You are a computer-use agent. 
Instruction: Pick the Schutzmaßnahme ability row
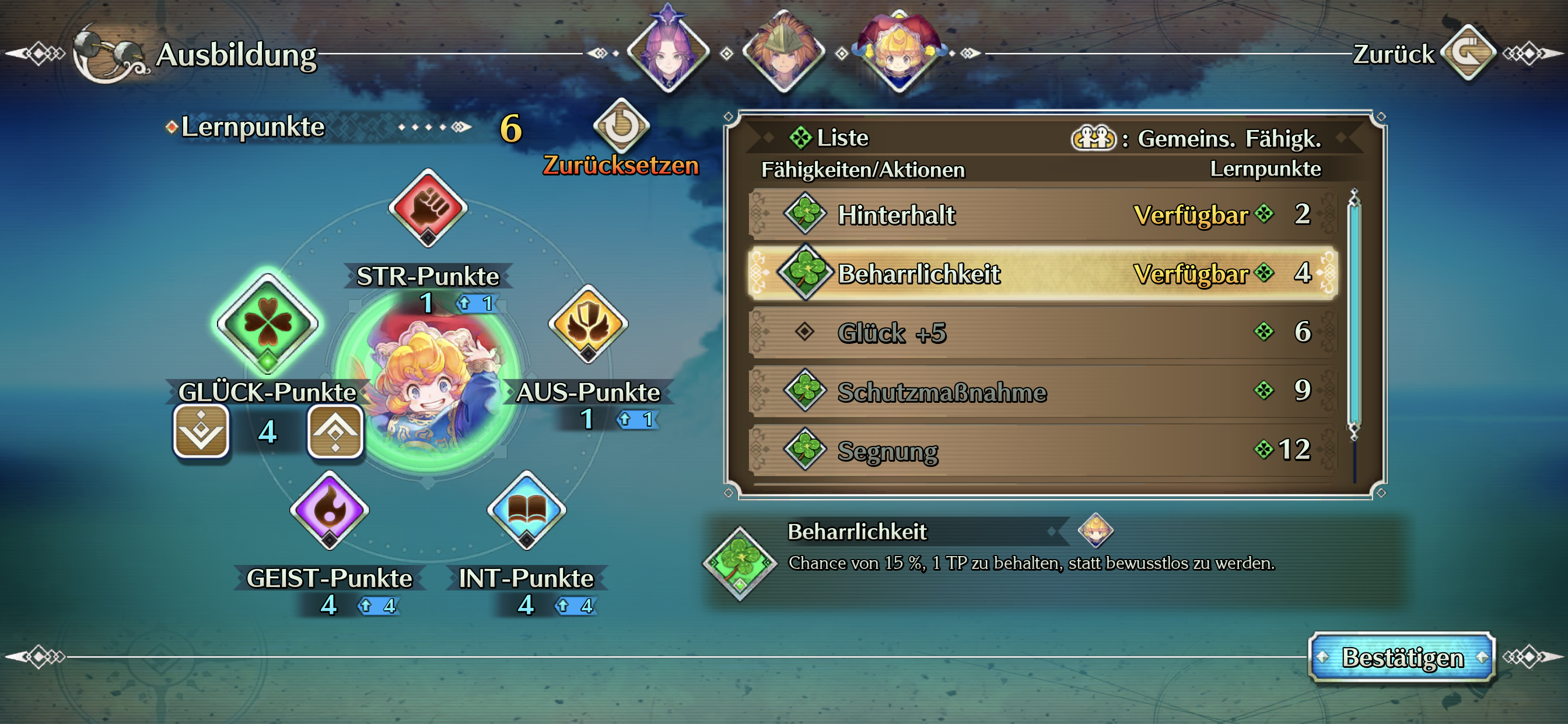(x=1042, y=391)
